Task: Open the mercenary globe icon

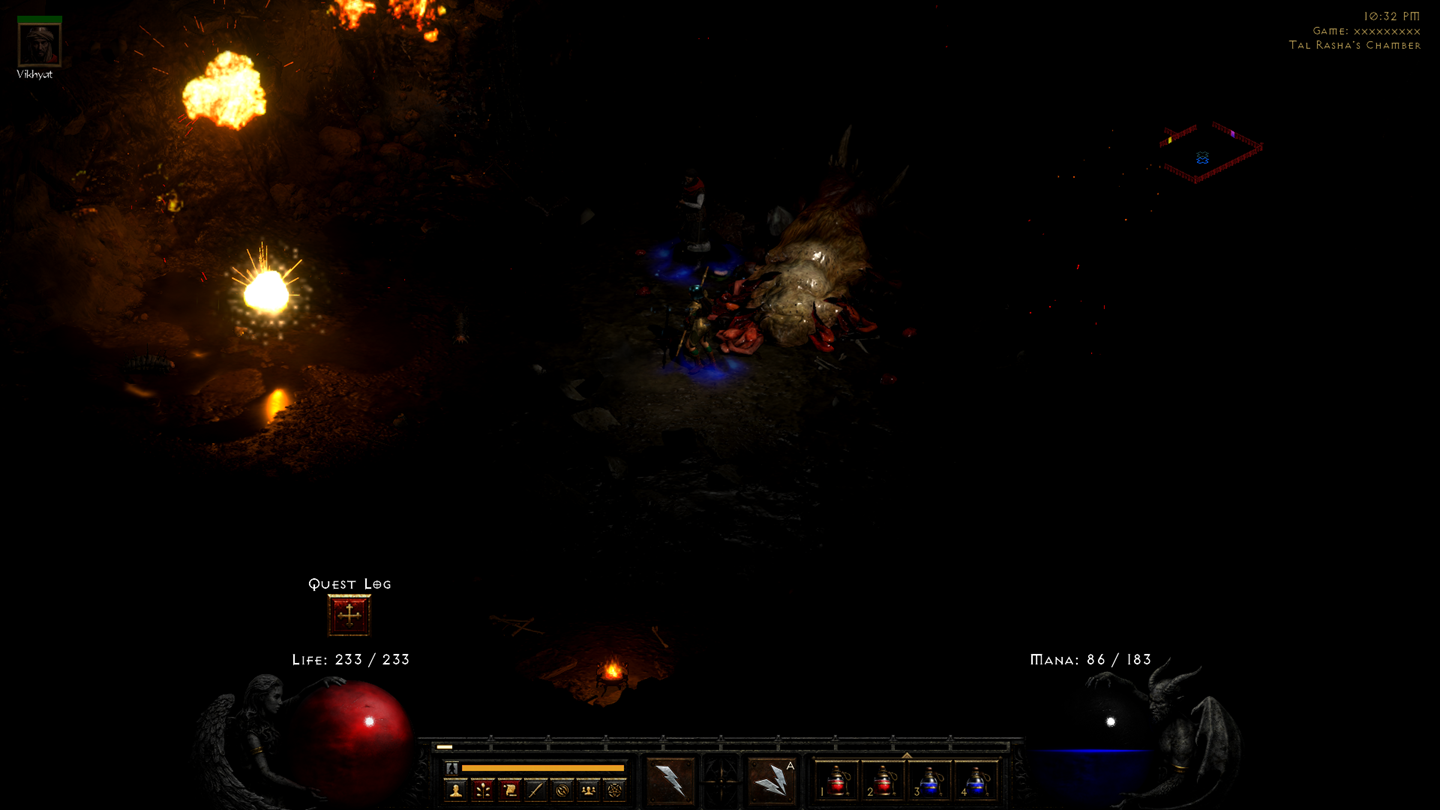Action: coord(562,790)
